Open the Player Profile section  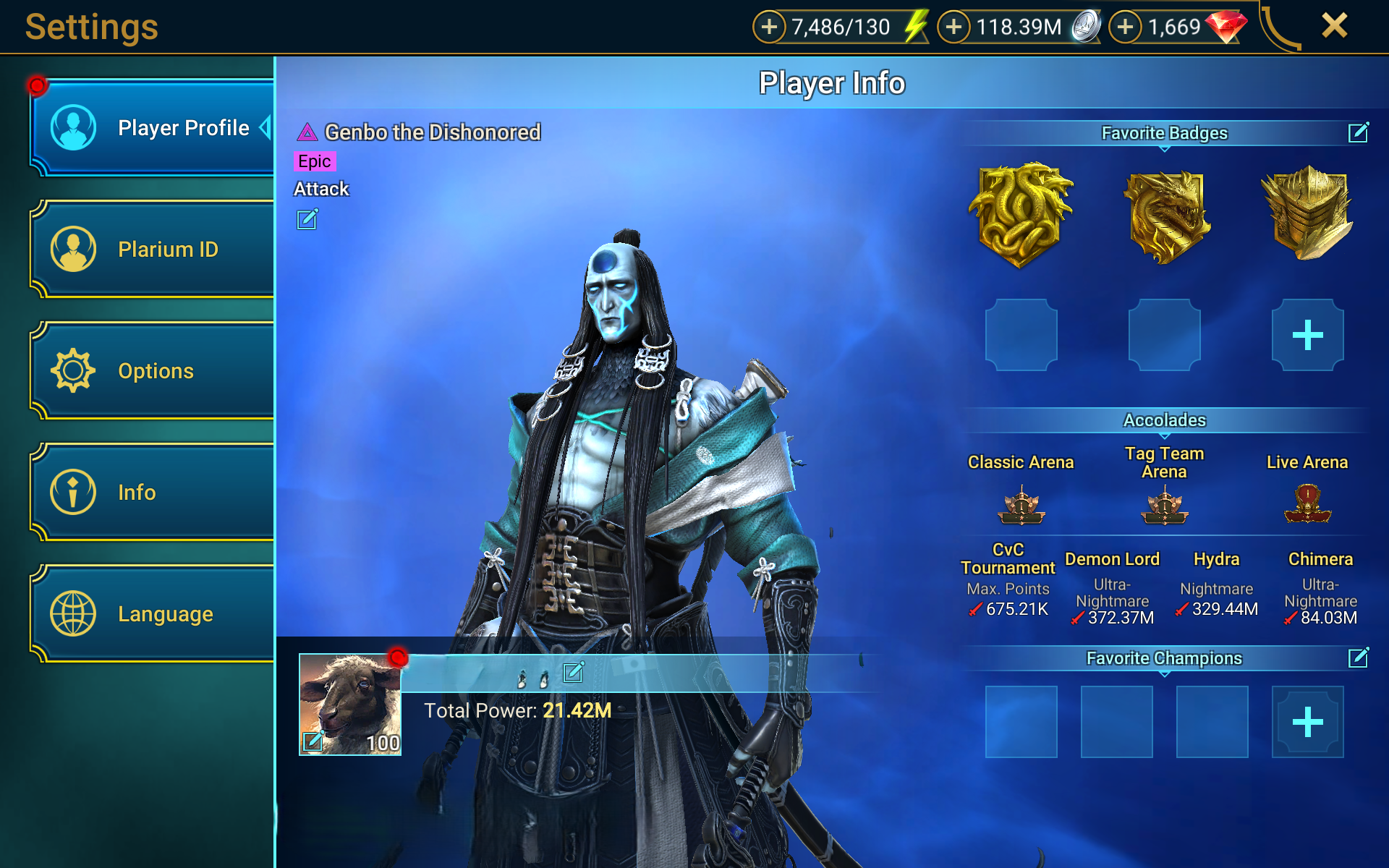(152, 128)
